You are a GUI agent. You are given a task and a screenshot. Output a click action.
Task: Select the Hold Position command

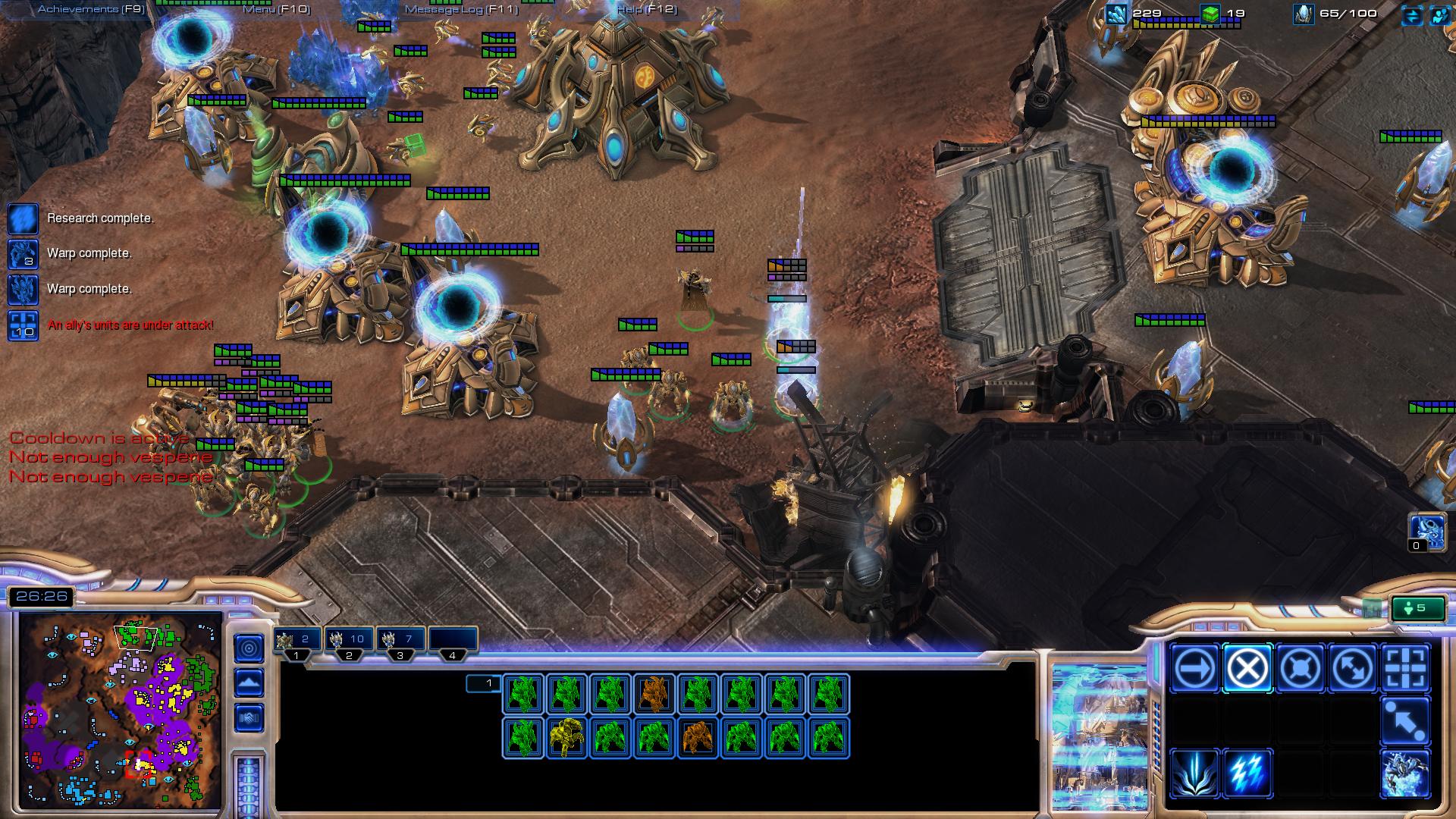click(1300, 669)
